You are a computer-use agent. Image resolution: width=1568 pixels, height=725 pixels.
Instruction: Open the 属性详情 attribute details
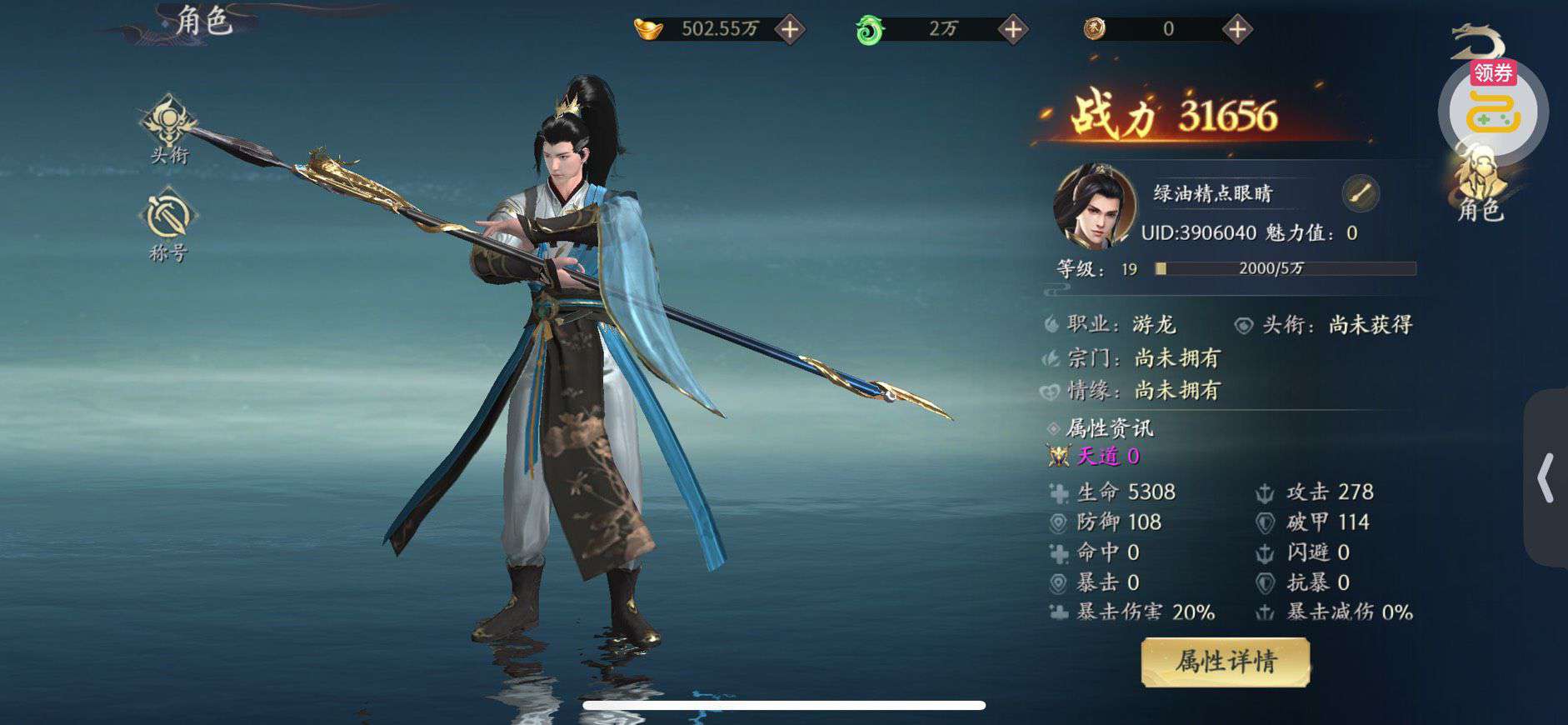1225,662
